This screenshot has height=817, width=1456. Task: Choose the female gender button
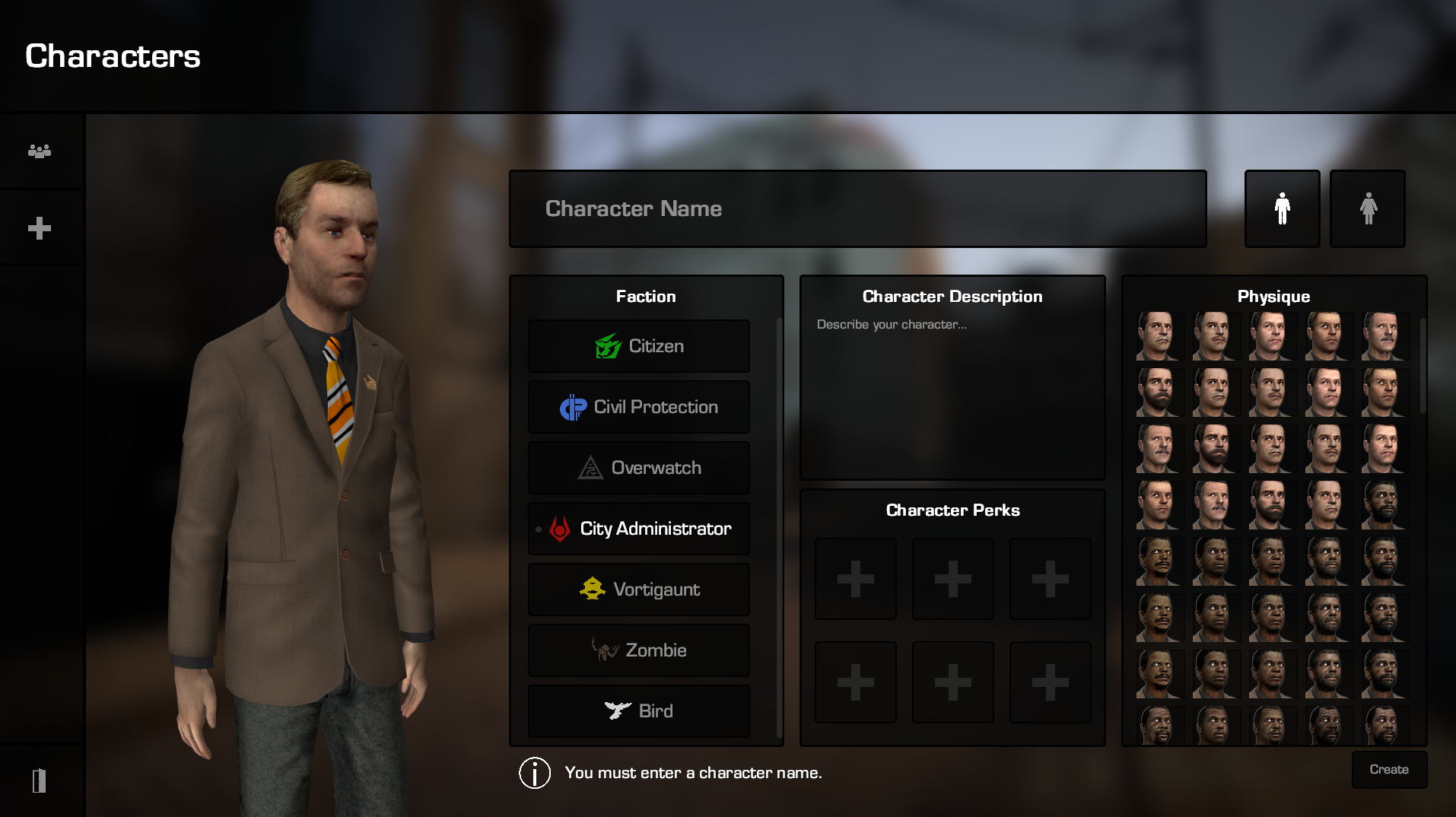[x=1367, y=208]
